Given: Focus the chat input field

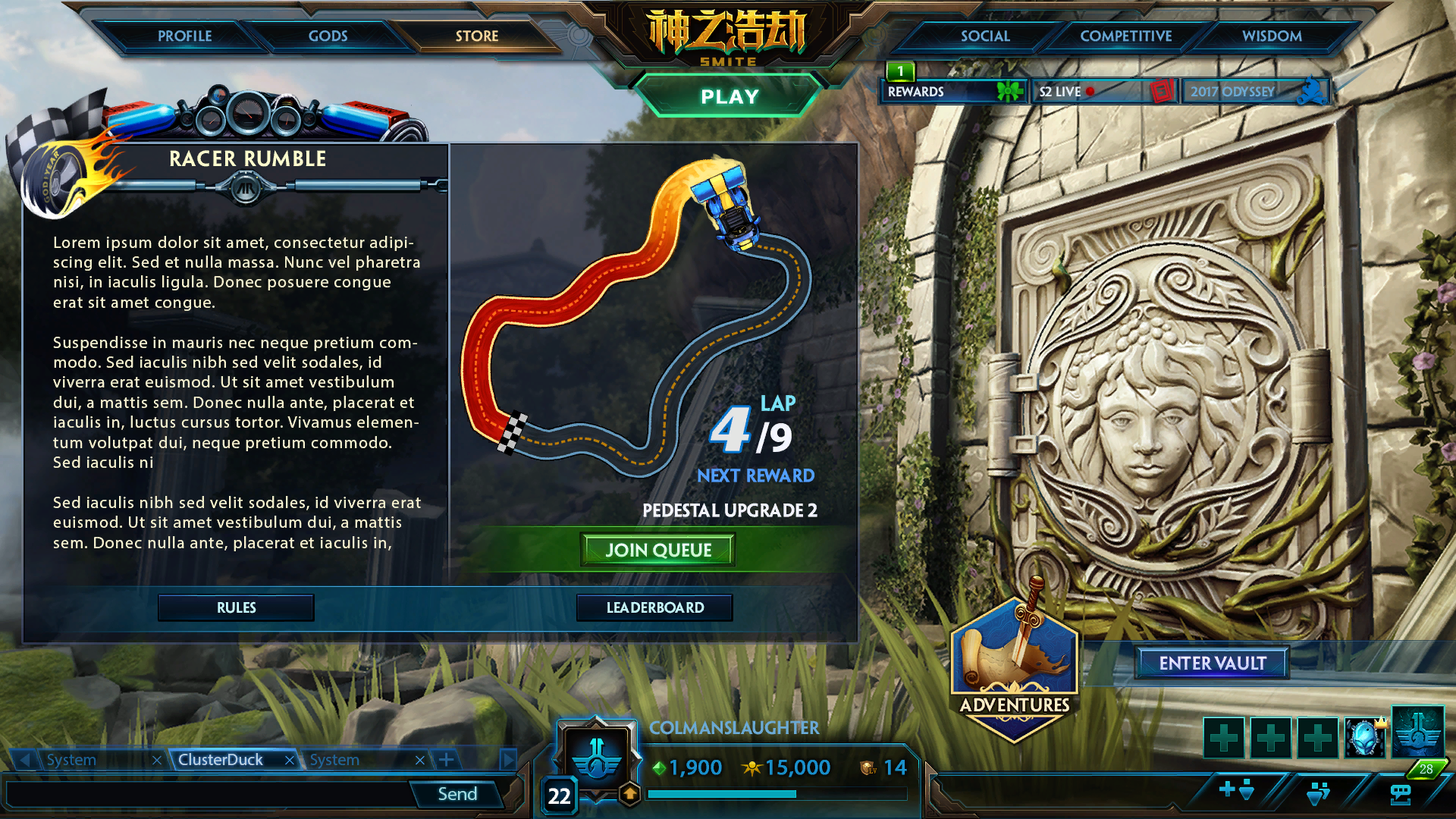Looking at the screenshot, I should pyautogui.click(x=209, y=794).
